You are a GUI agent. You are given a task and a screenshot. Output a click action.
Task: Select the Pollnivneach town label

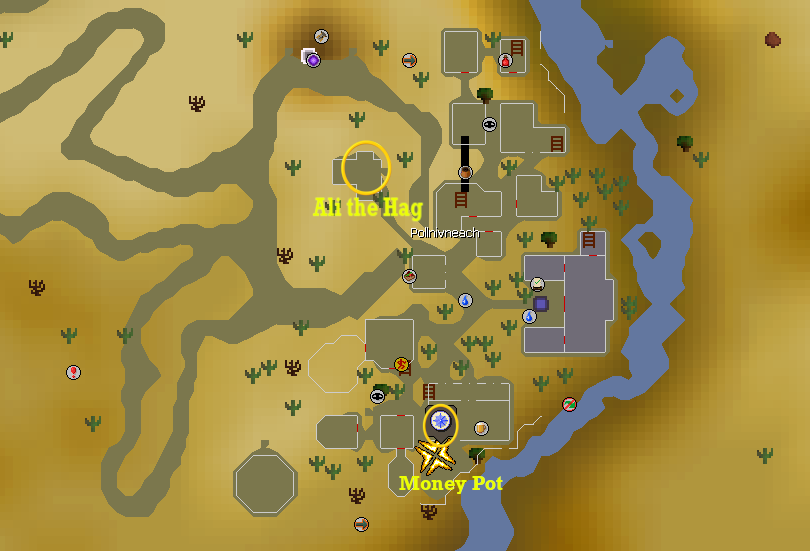tap(445, 232)
